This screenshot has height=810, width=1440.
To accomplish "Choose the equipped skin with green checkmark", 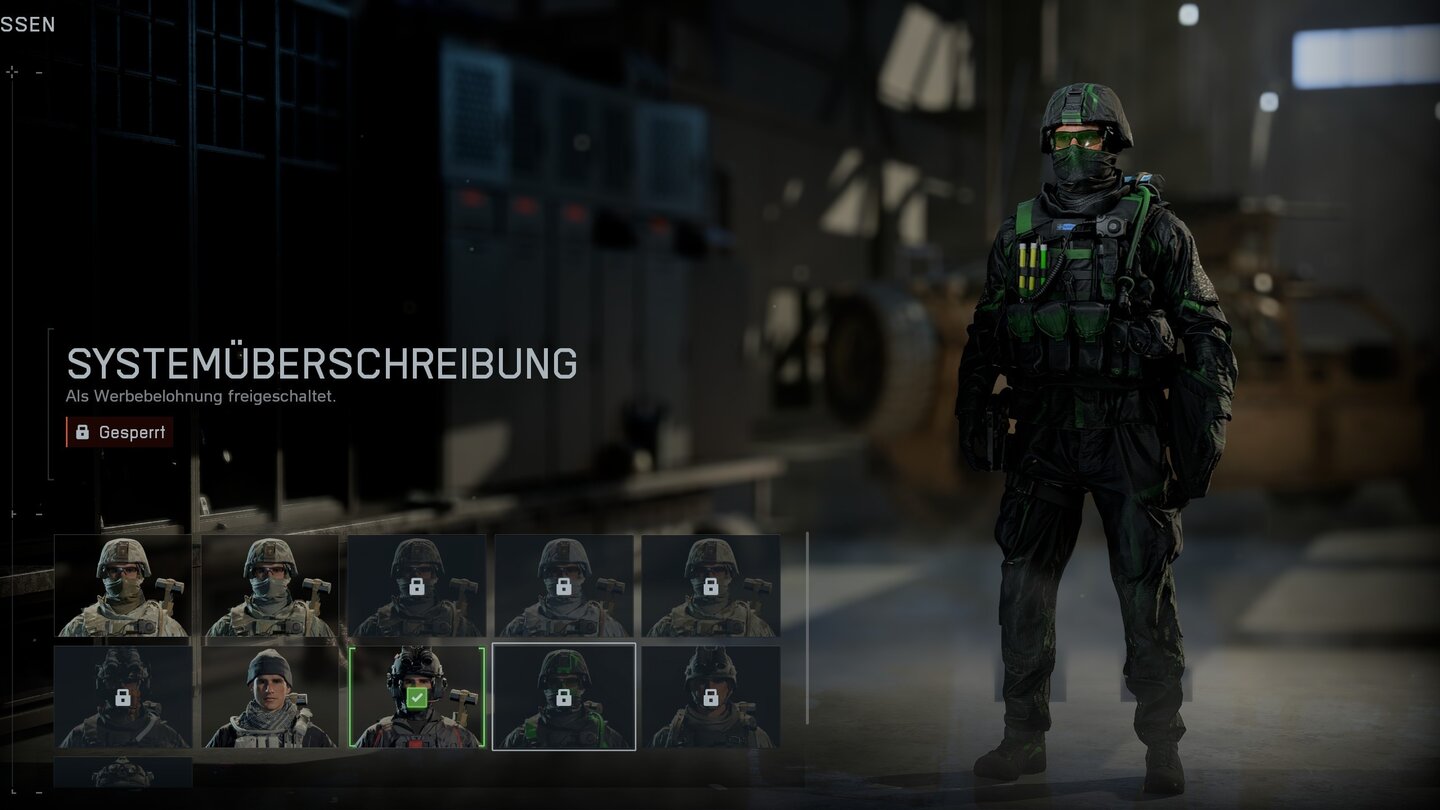I will coord(416,697).
